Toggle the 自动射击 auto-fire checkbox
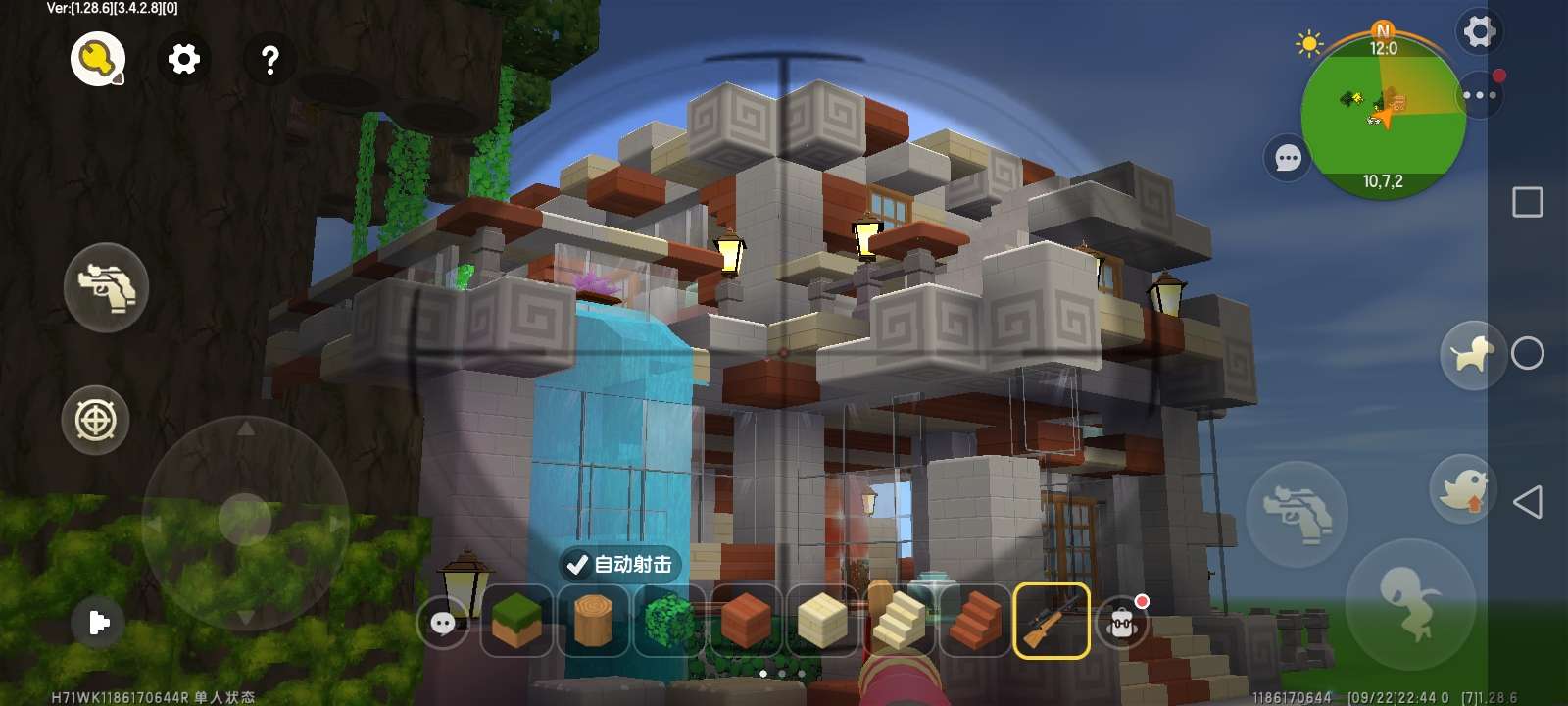Screen dimensions: 1568x706 [577, 565]
